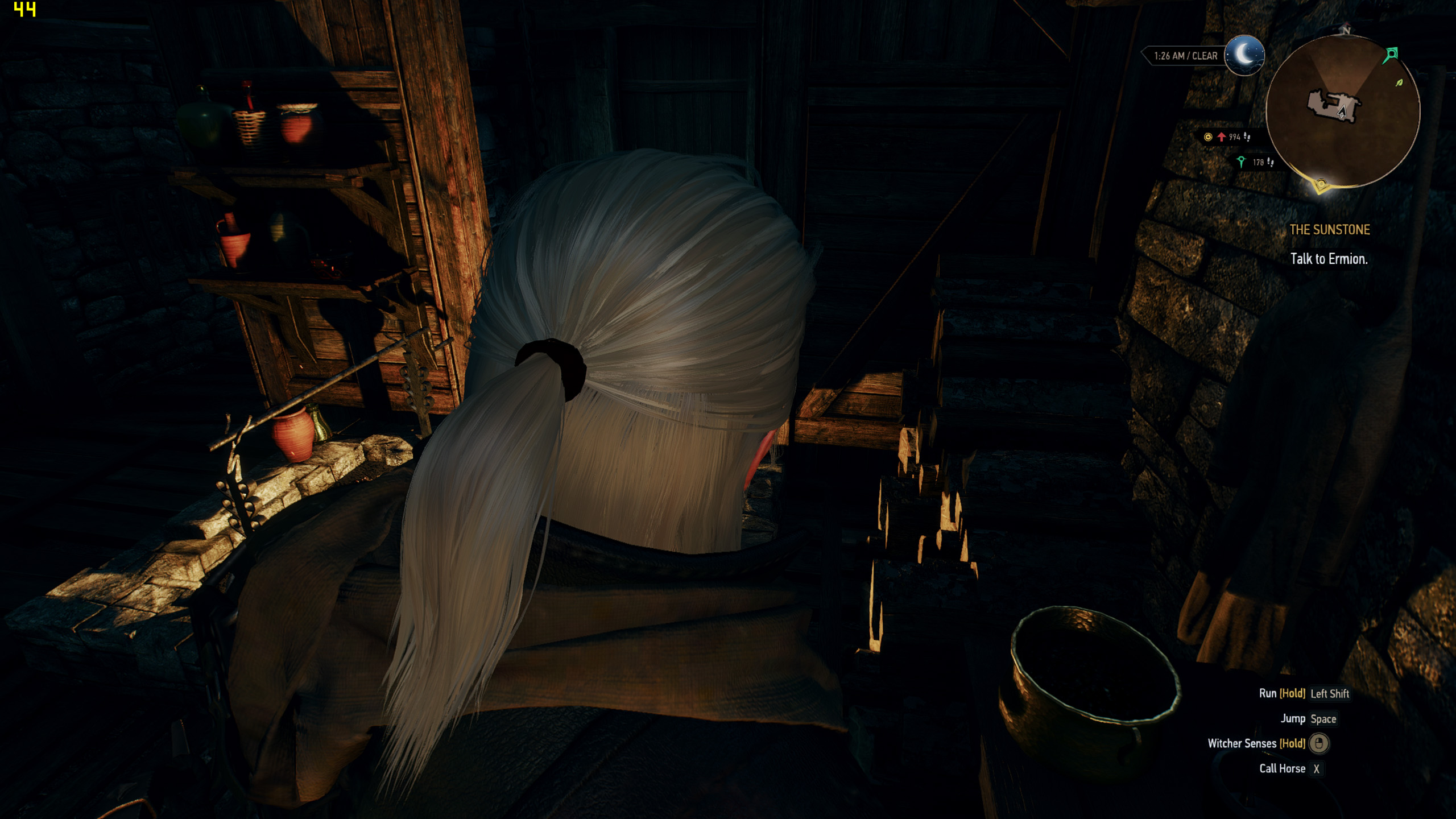This screenshot has height=819, width=1456.
Task: Click the circular minimap
Action: 1342,111
